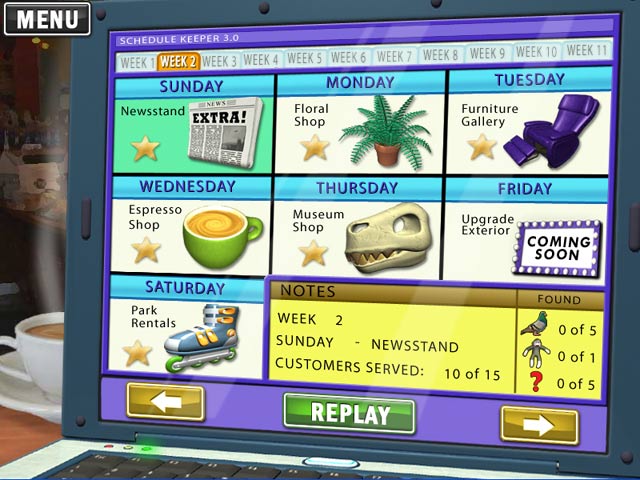Switch to the Week 11 tab
Screen dimensions: 640x480
click(x=587, y=50)
